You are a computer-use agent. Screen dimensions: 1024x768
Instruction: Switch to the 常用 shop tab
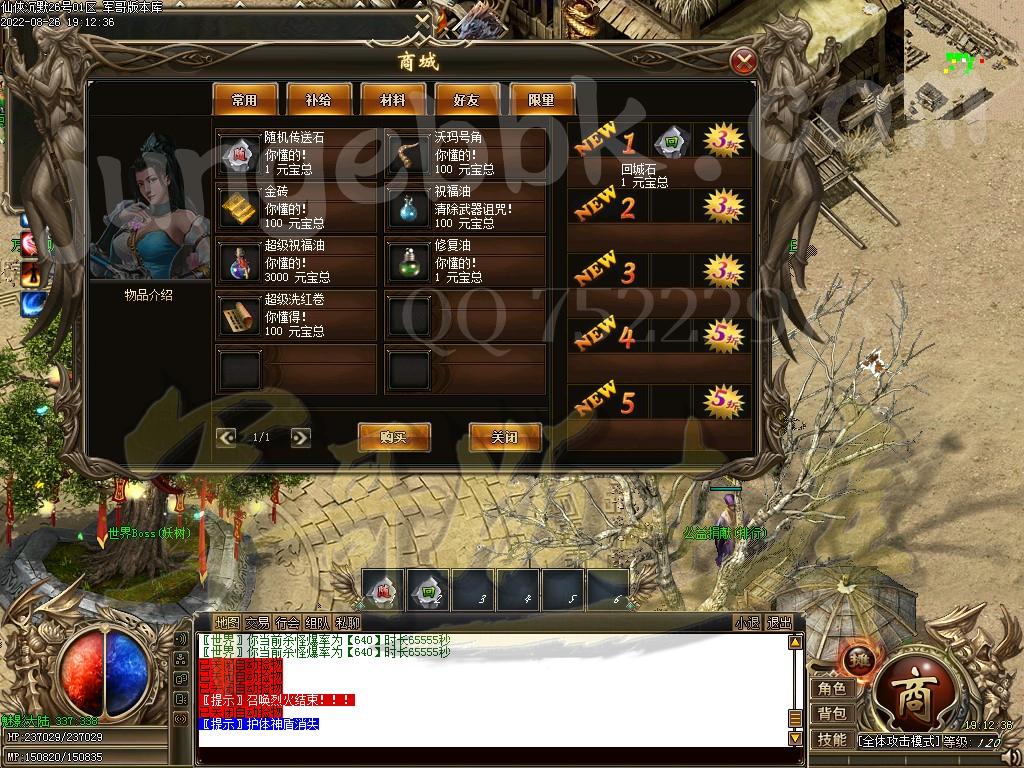click(x=244, y=100)
